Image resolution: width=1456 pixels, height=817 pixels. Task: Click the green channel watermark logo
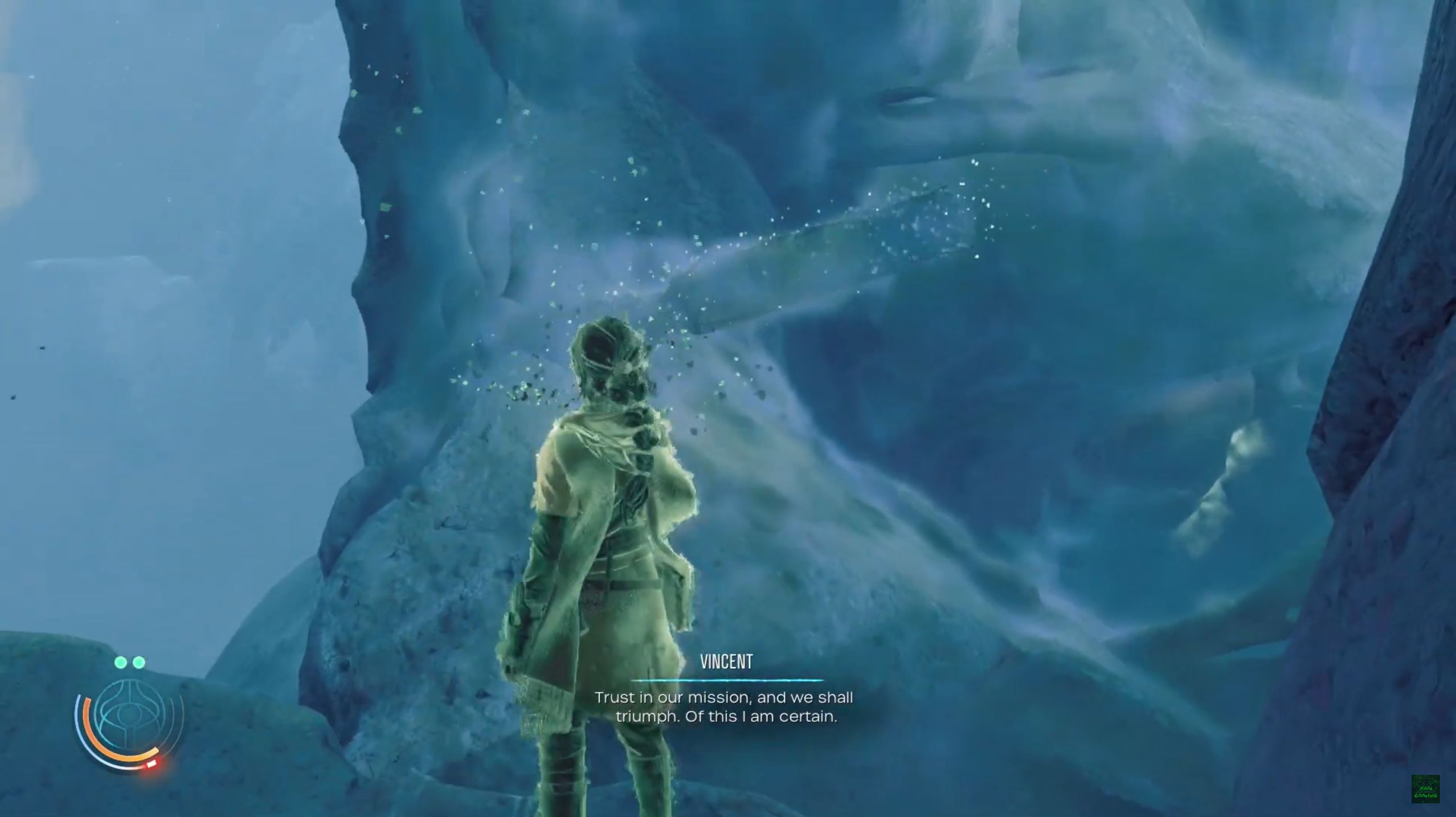coord(1425,789)
